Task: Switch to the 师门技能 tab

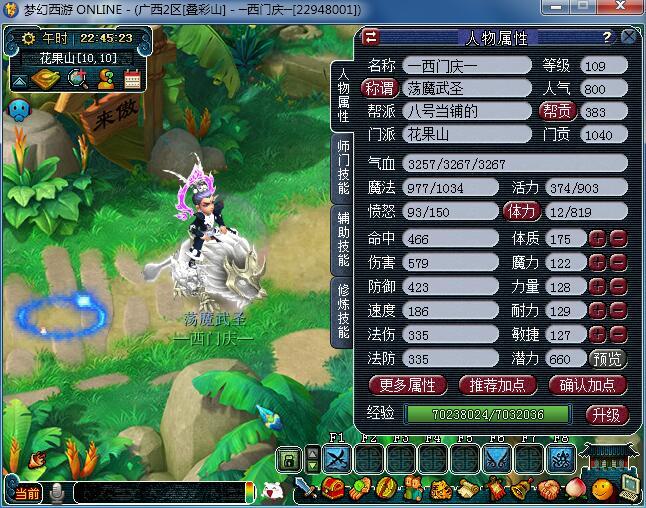Action: 343,166
